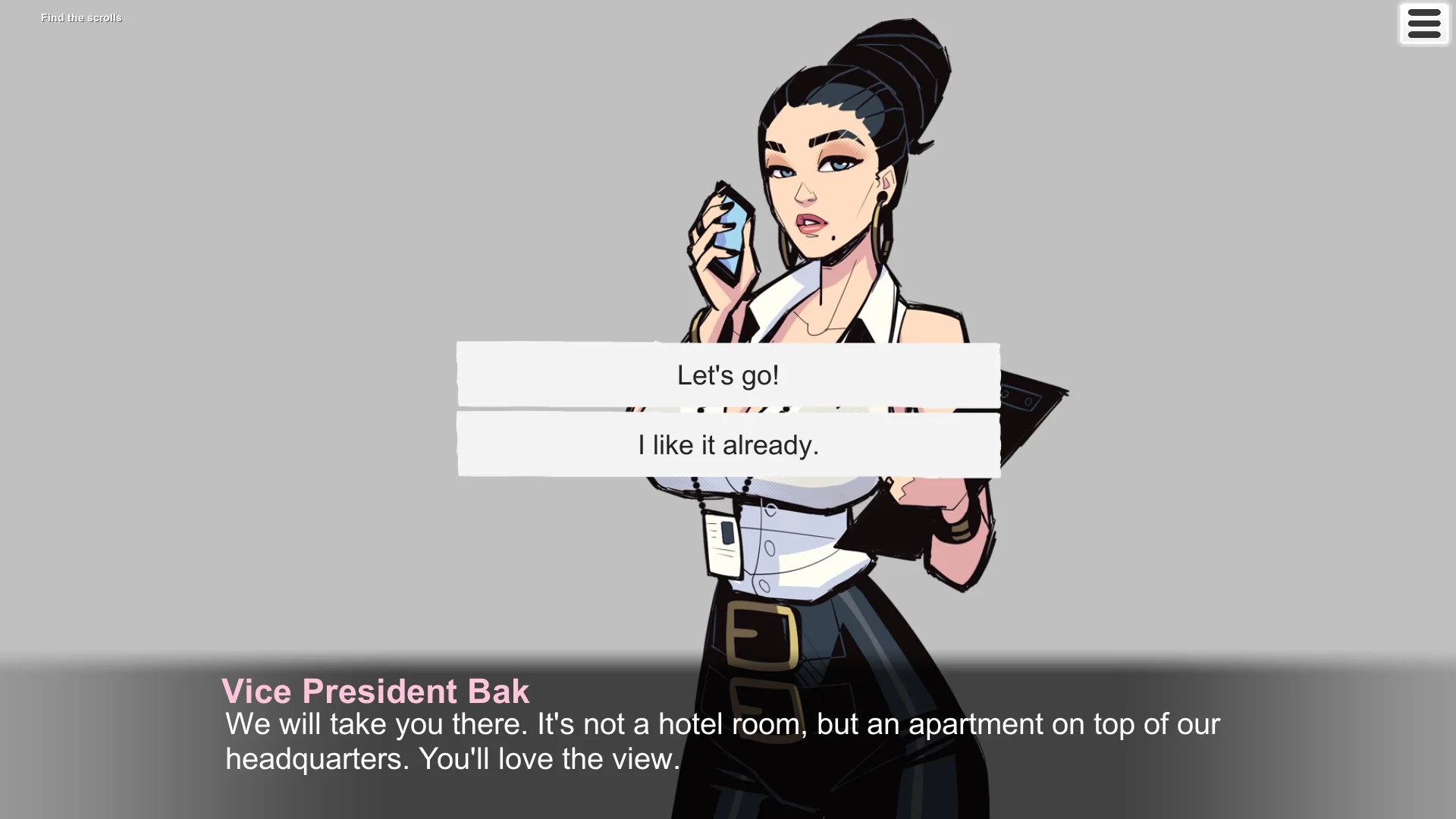Screen dimensions: 1456x819
Task: Select the "I like it already." response
Action: point(728,445)
